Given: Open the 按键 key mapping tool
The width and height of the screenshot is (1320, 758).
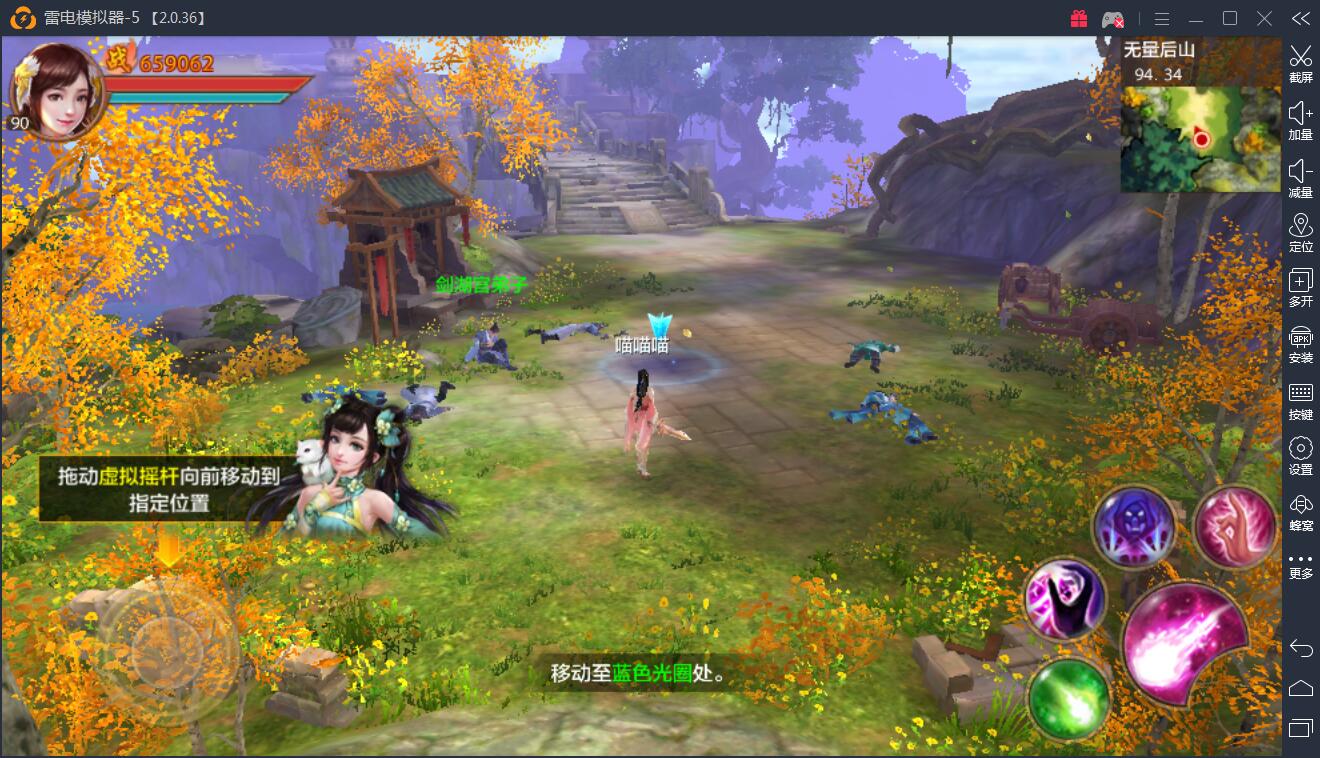Looking at the screenshot, I should click(x=1300, y=399).
